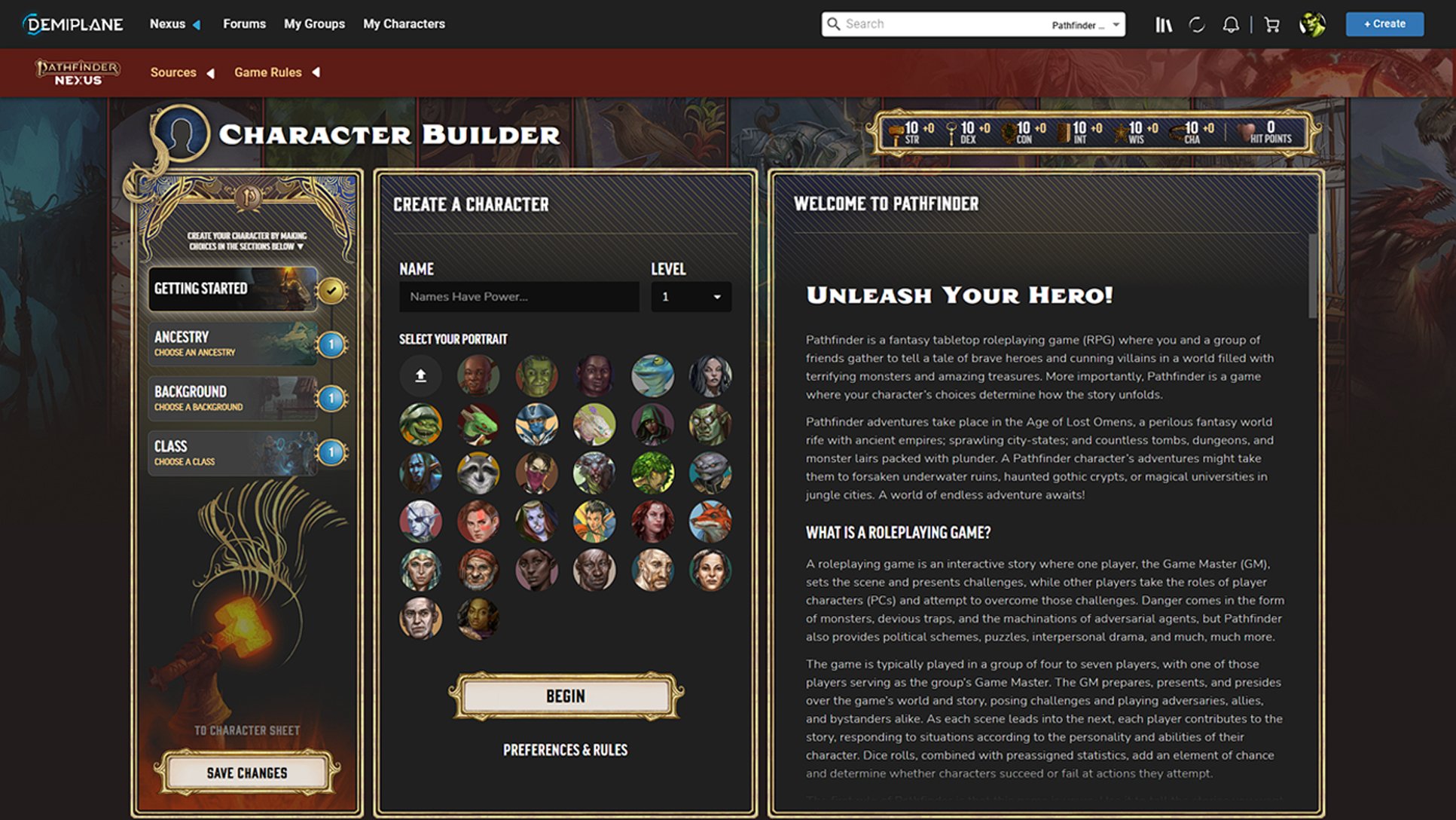Open the shopping cart icon
The image size is (1456, 820).
(1271, 23)
